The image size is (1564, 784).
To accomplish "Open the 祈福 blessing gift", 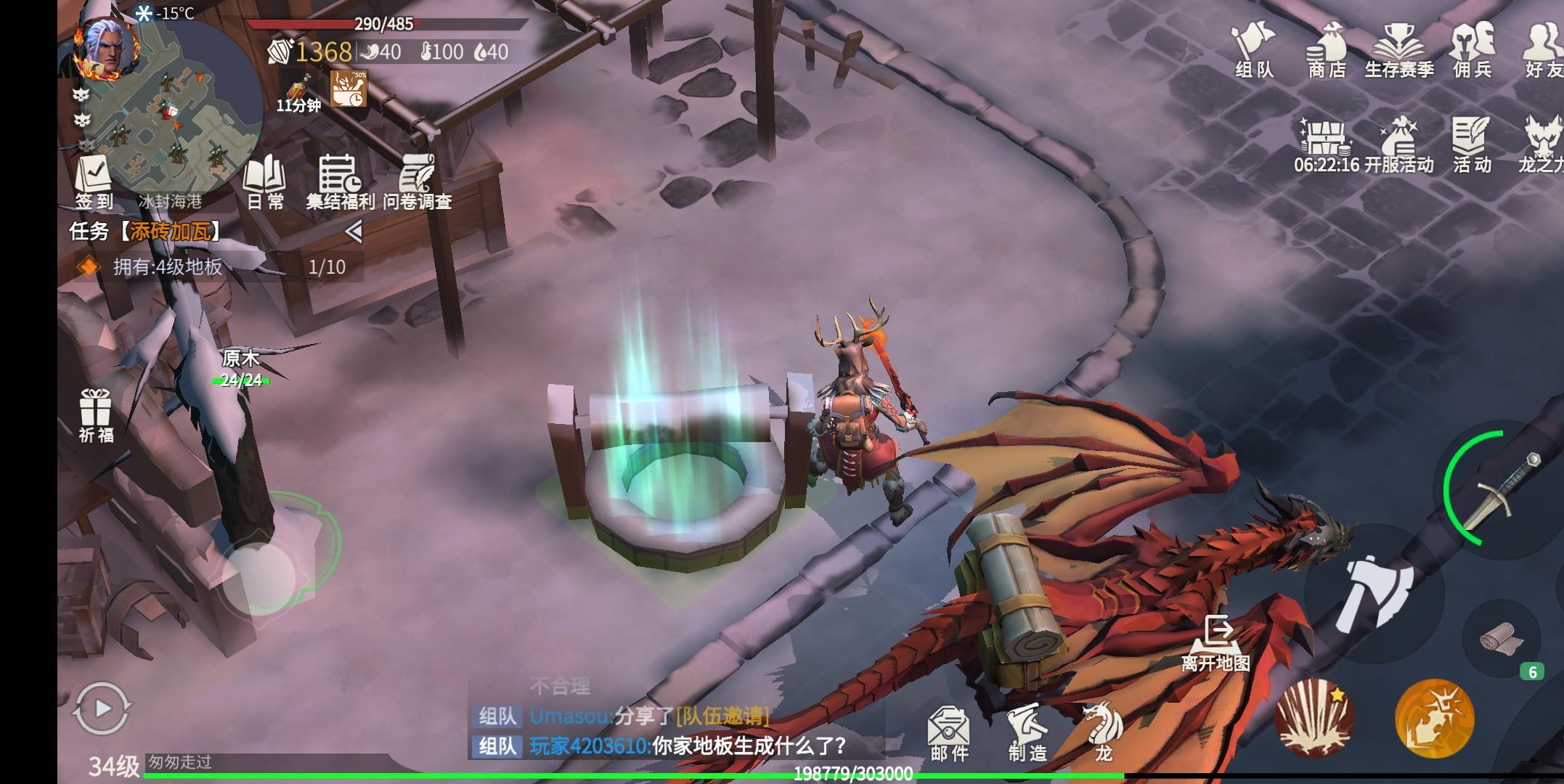I will point(96,415).
